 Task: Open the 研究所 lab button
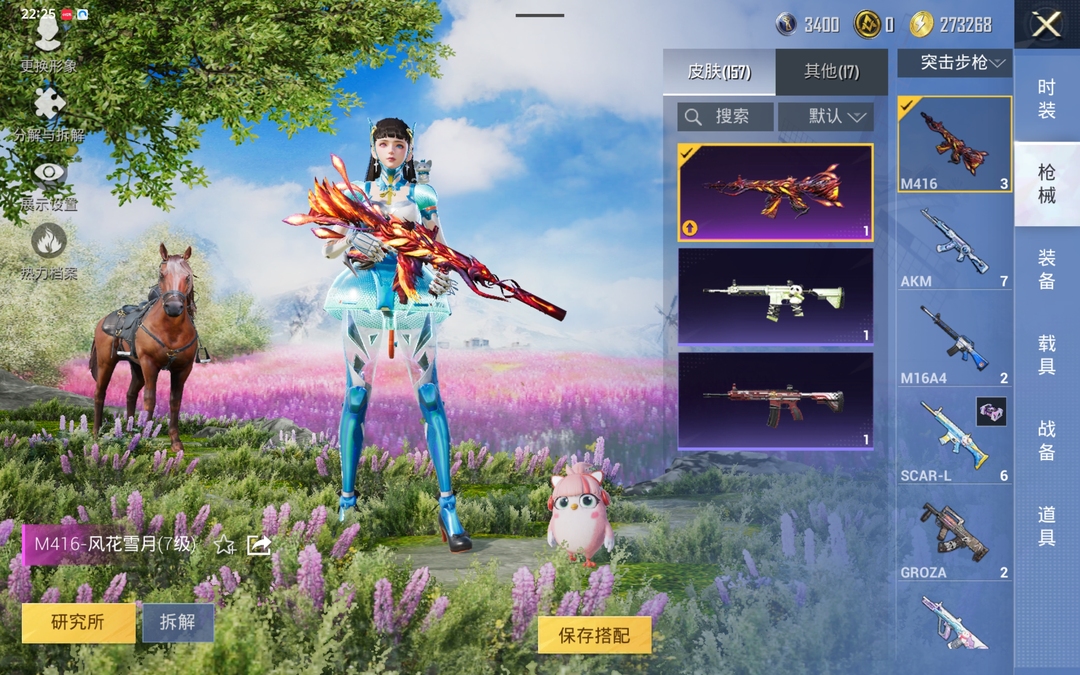coord(78,622)
